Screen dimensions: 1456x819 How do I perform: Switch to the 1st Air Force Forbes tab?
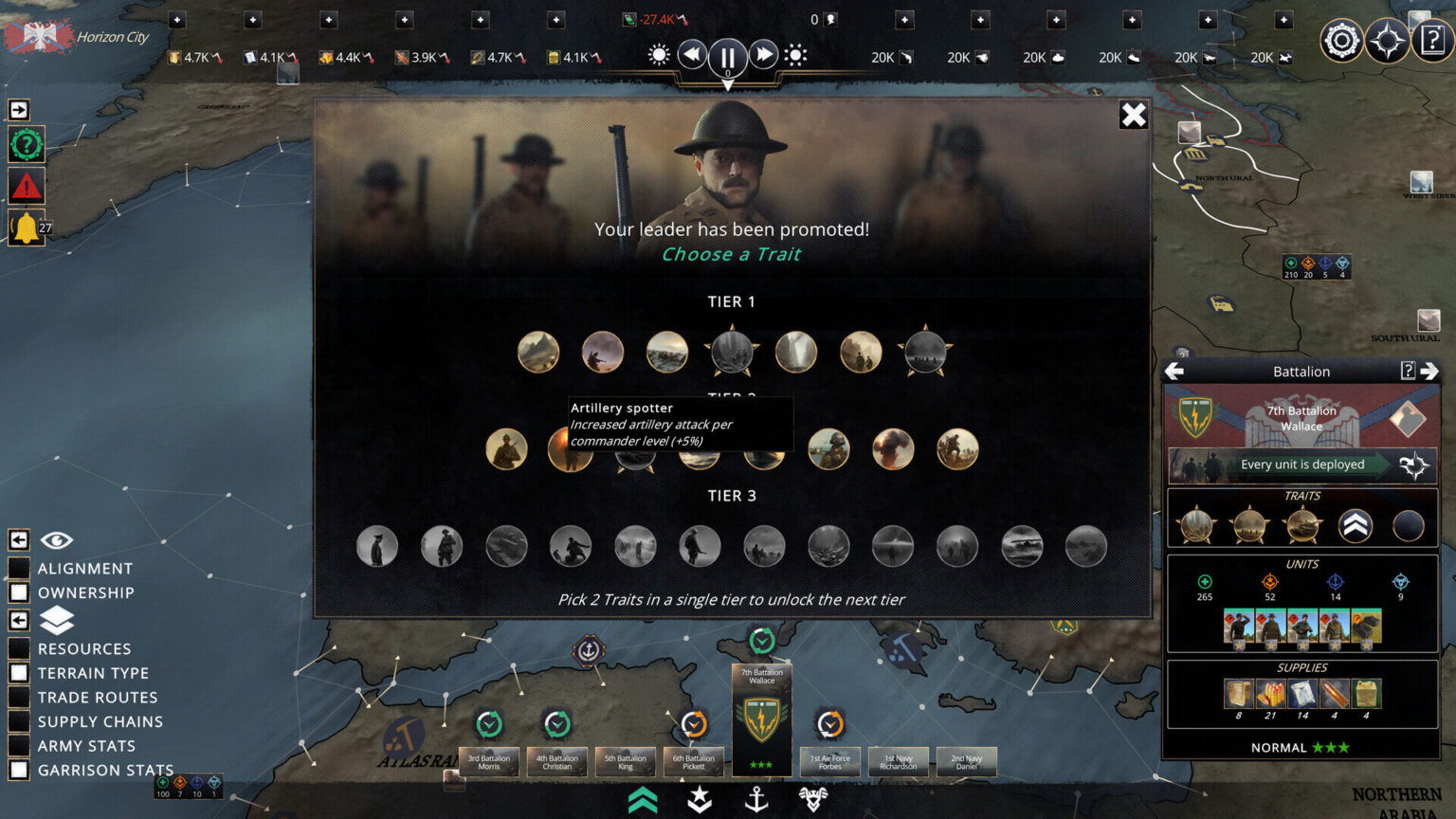[829, 761]
